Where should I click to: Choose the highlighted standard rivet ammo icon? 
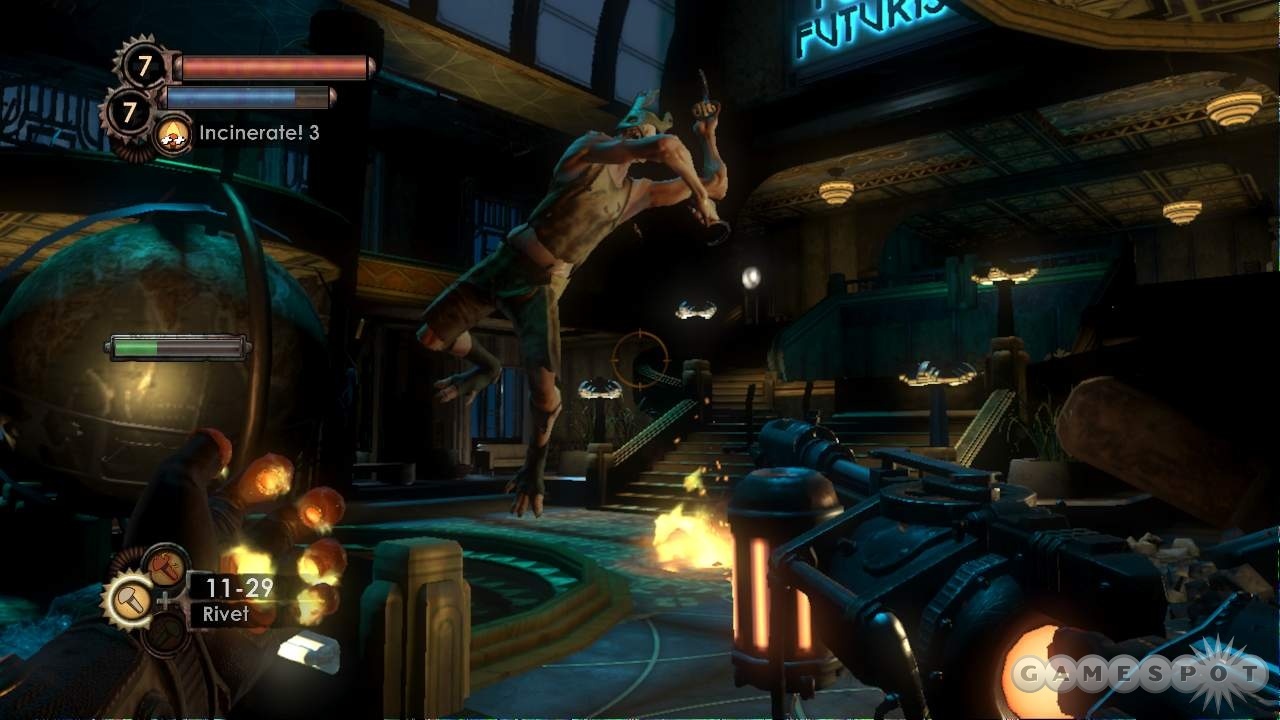tap(130, 600)
